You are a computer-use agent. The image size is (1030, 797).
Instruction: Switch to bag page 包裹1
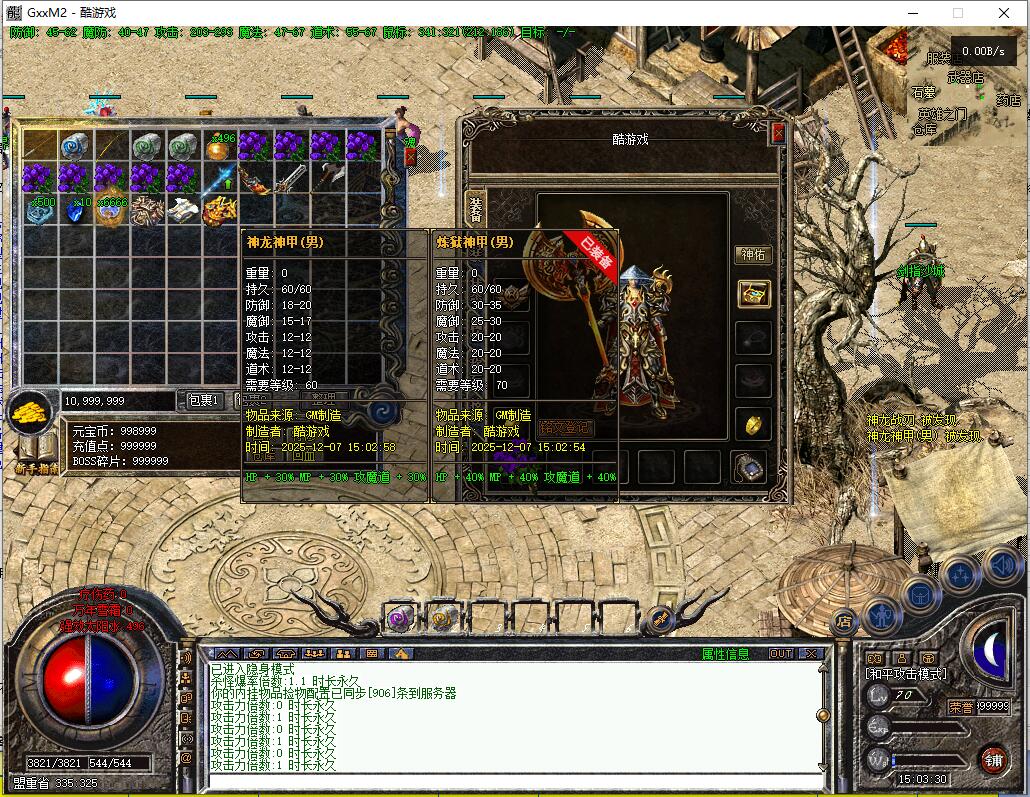click(x=203, y=400)
